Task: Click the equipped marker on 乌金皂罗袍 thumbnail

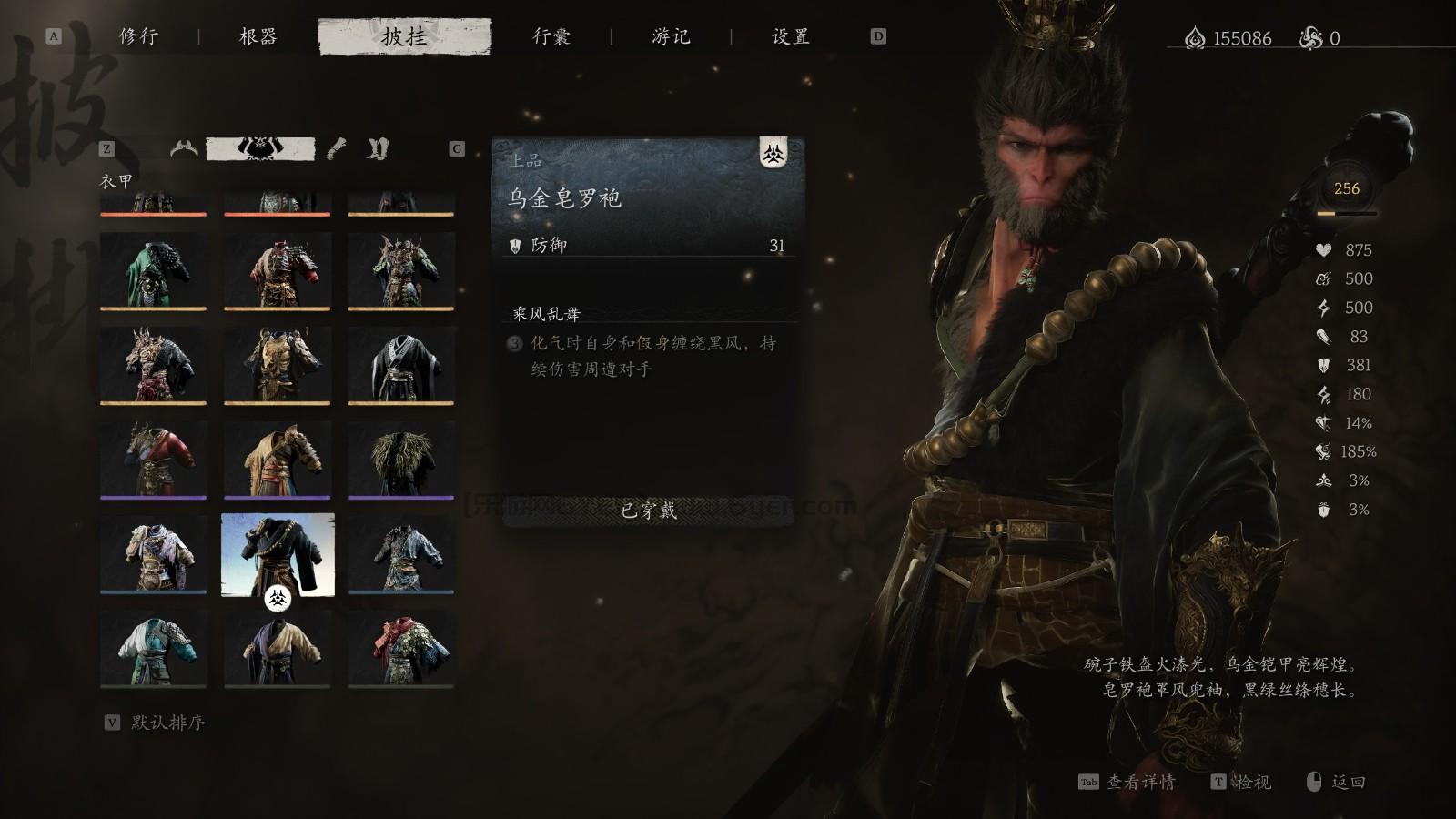Action: [x=278, y=600]
